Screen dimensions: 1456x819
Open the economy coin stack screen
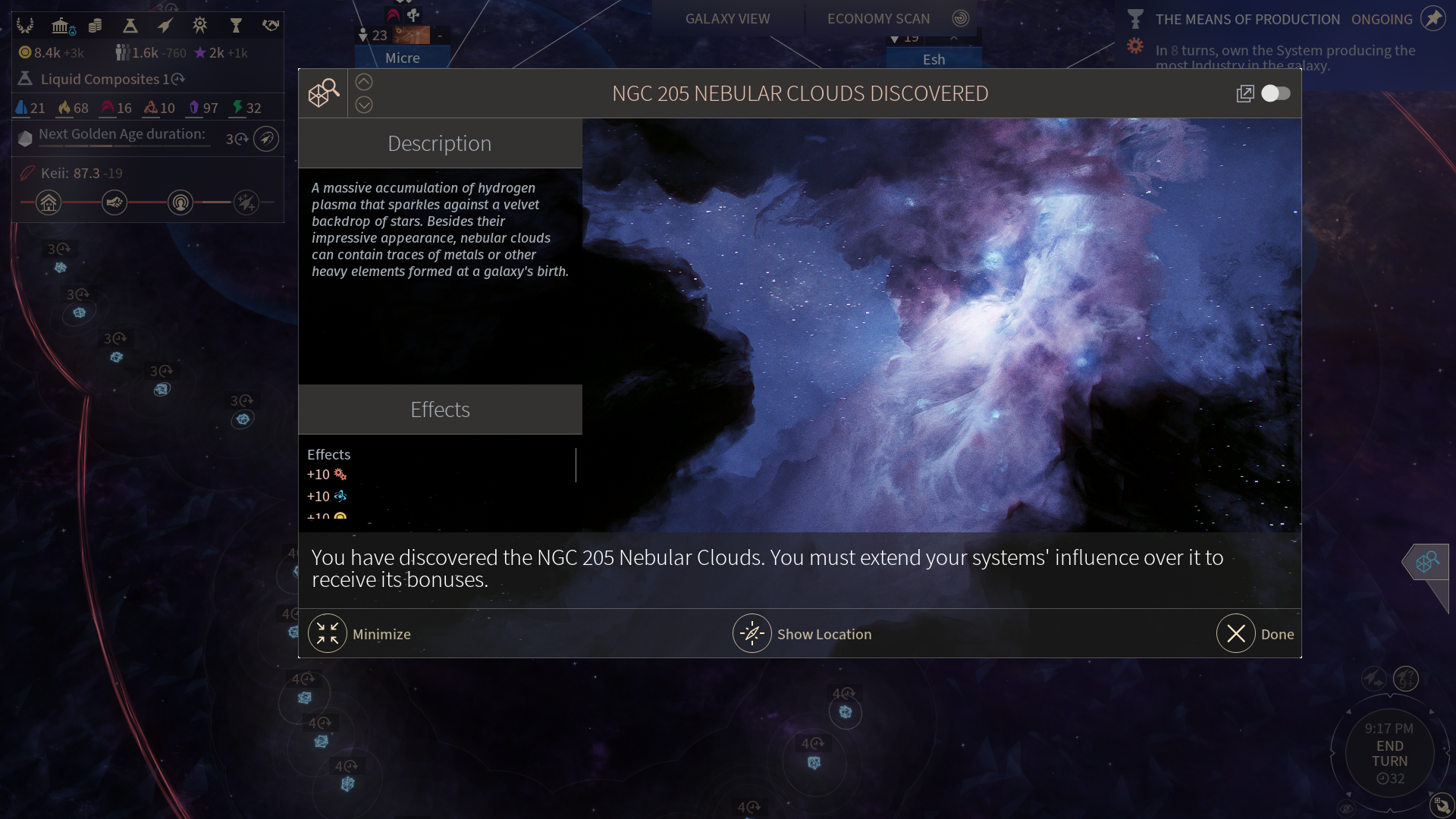(x=95, y=27)
